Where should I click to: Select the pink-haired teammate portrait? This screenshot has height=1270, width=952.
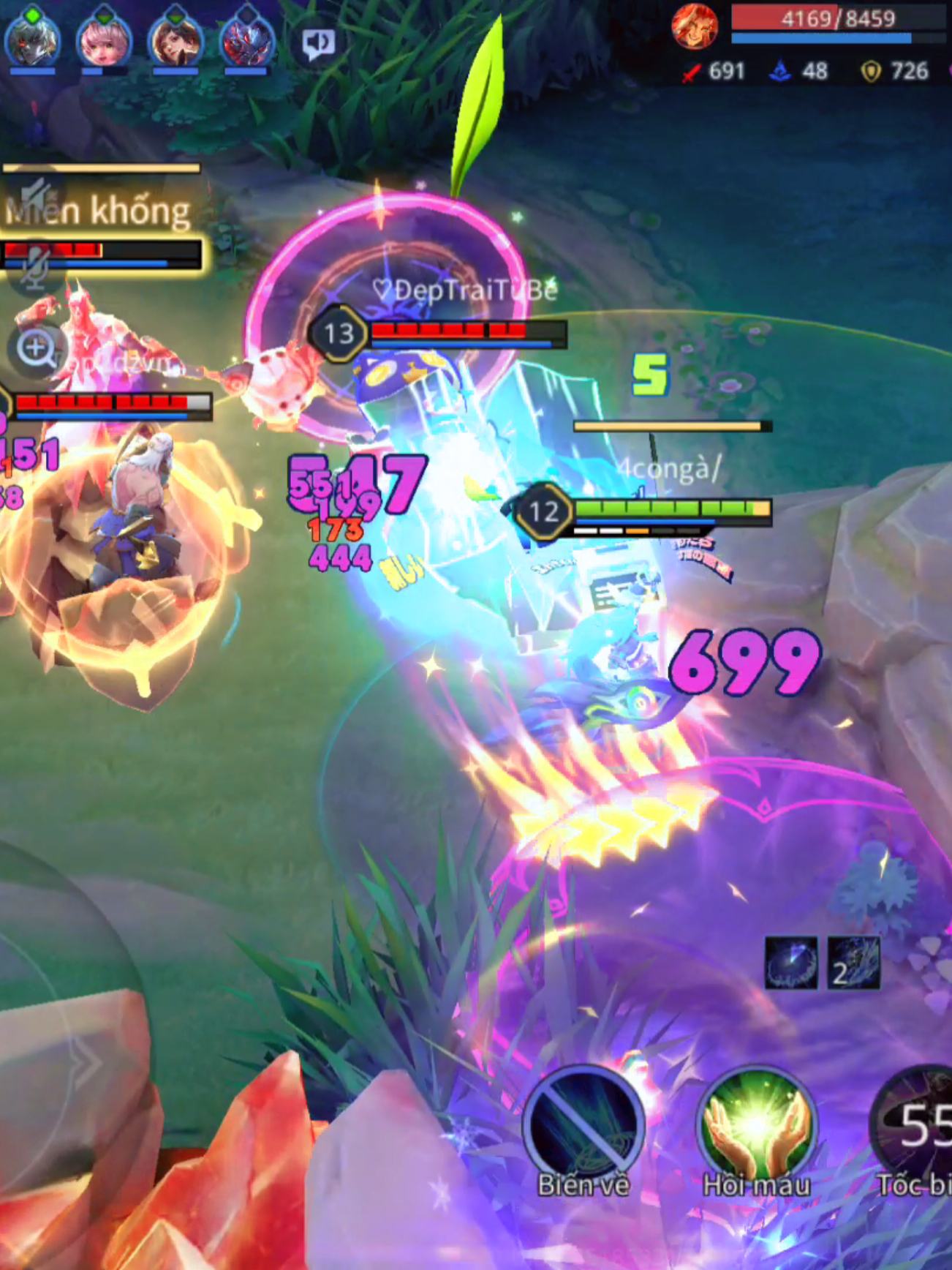click(105, 45)
